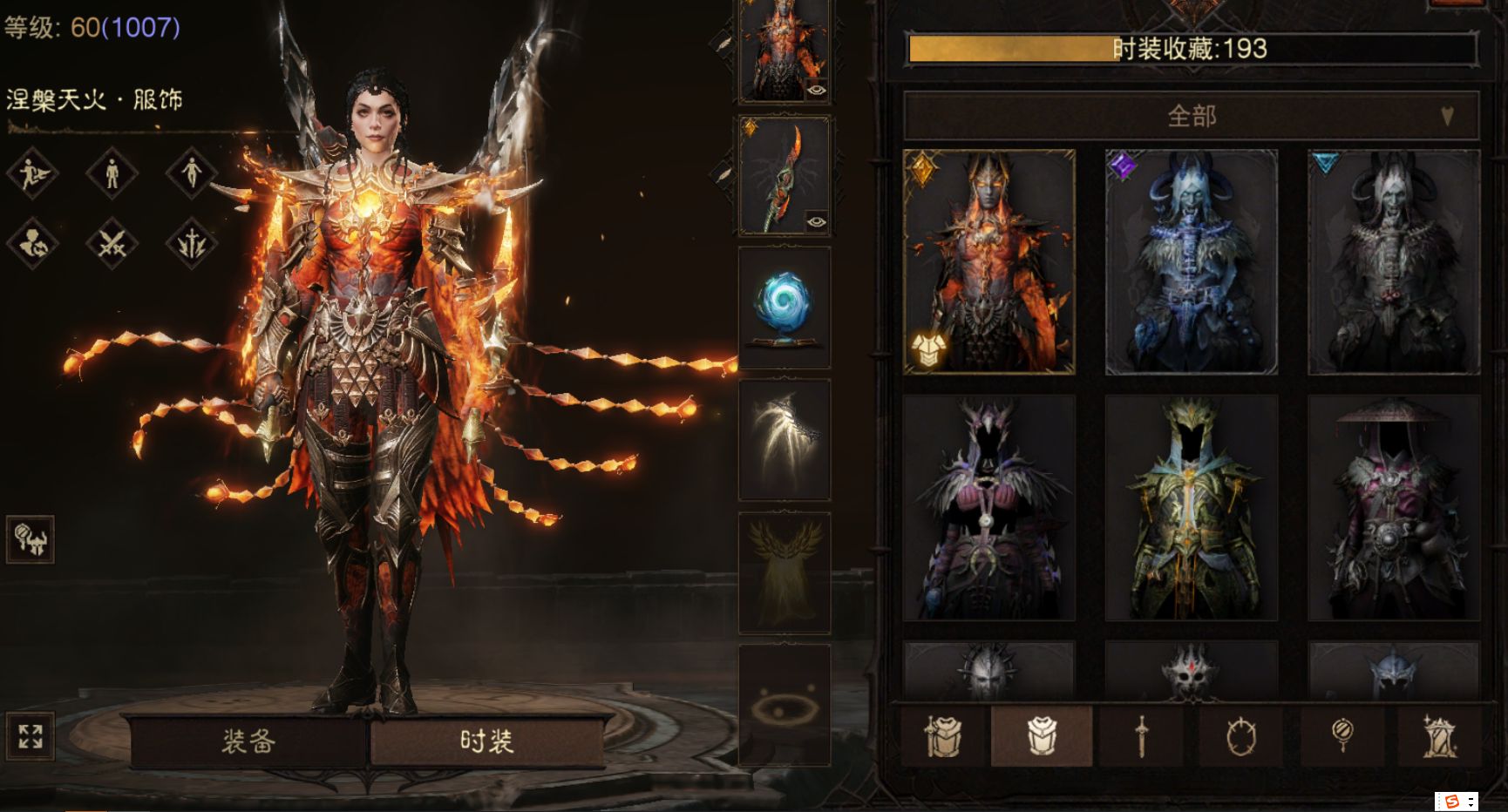Switch to the 装备 equipment tab

(248, 741)
